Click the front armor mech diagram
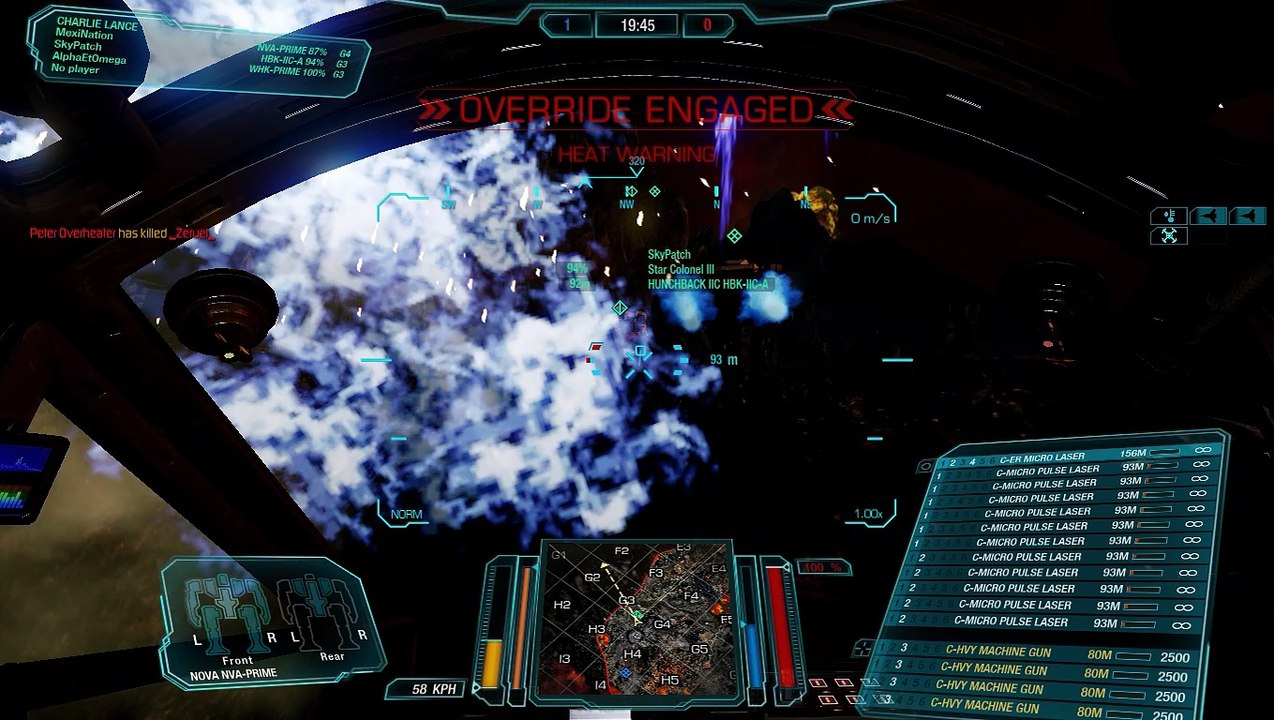Screen dimensions: 1274x720 [231, 615]
